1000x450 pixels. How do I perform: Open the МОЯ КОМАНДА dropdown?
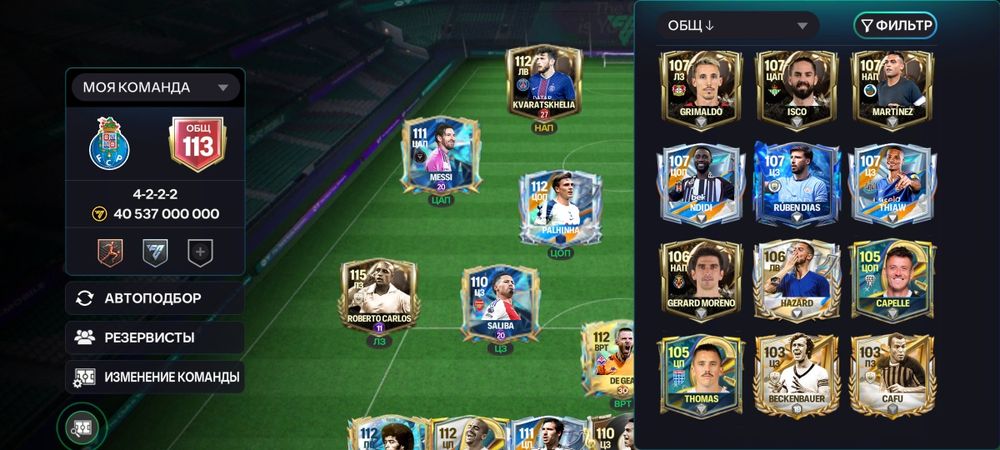[155, 87]
